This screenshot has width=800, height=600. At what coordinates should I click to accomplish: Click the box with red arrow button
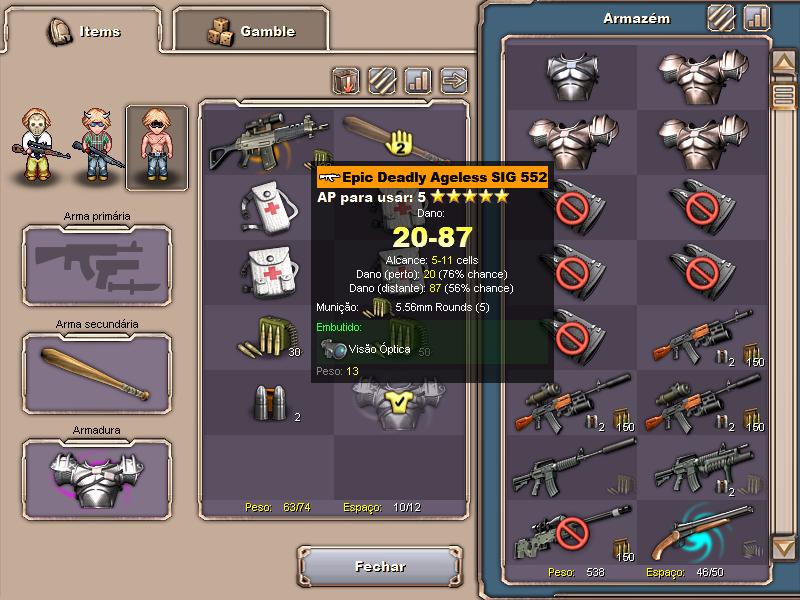point(346,79)
